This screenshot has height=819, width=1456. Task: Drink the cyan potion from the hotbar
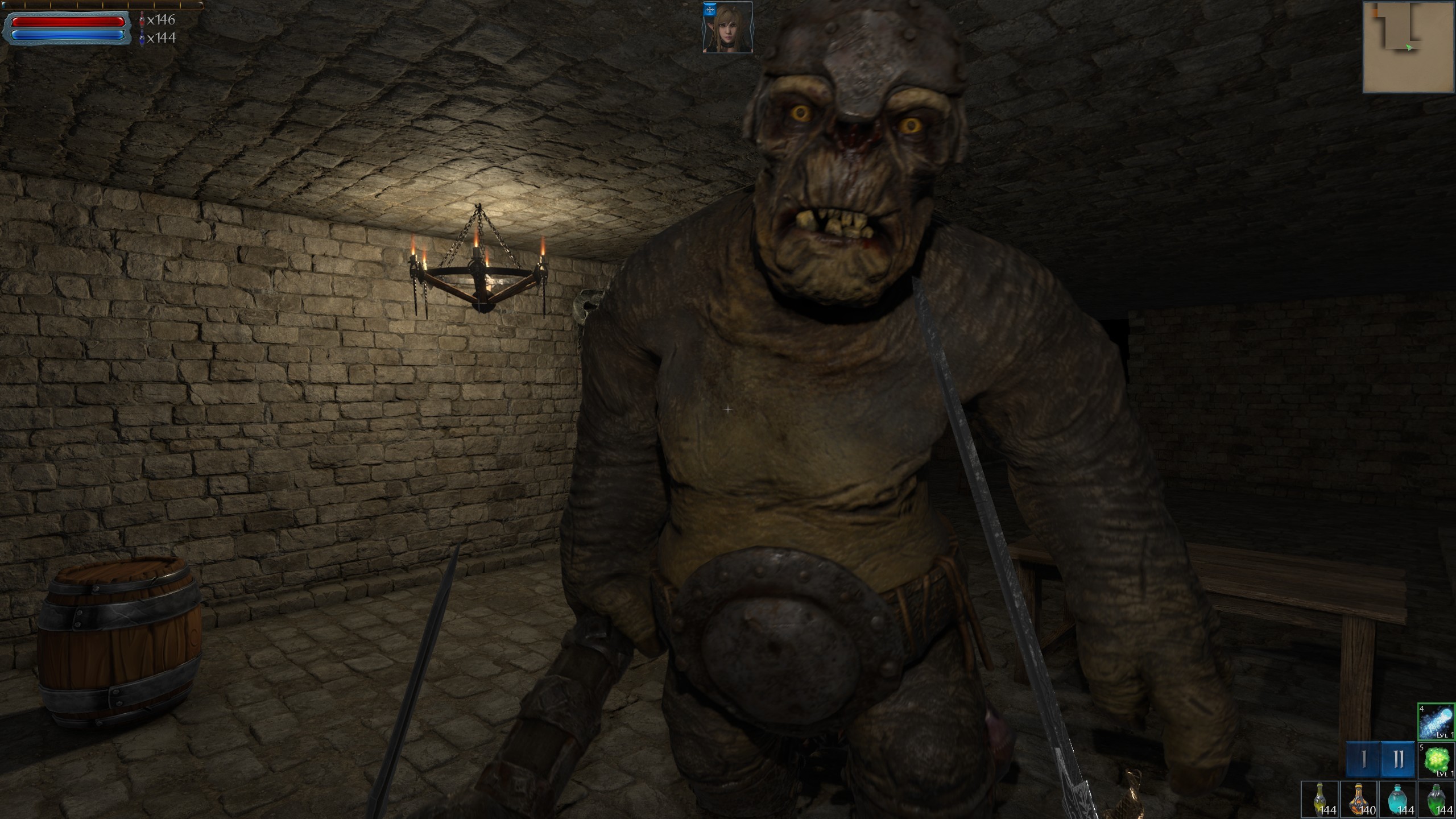point(1398,799)
